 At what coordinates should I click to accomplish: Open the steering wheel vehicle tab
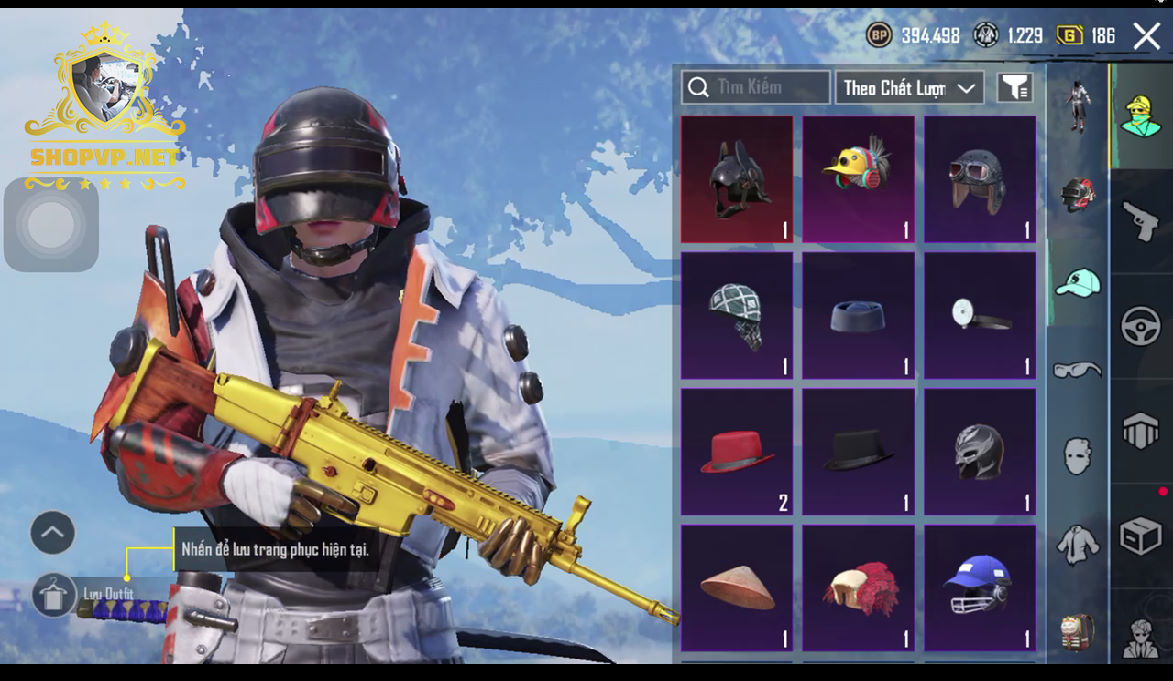1140,326
